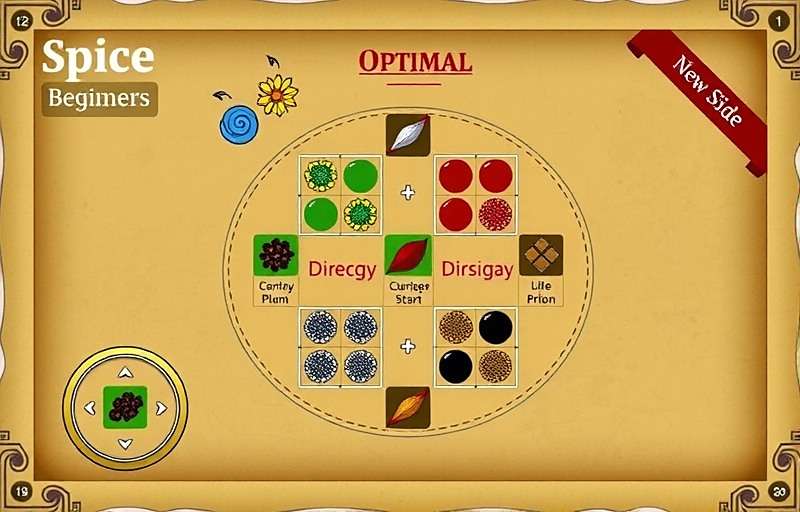Image resolution: width=800 pixels, height=512 pixels.
Task: Tap the down arrow on the directional pad
Action: [x=125, y=443]
